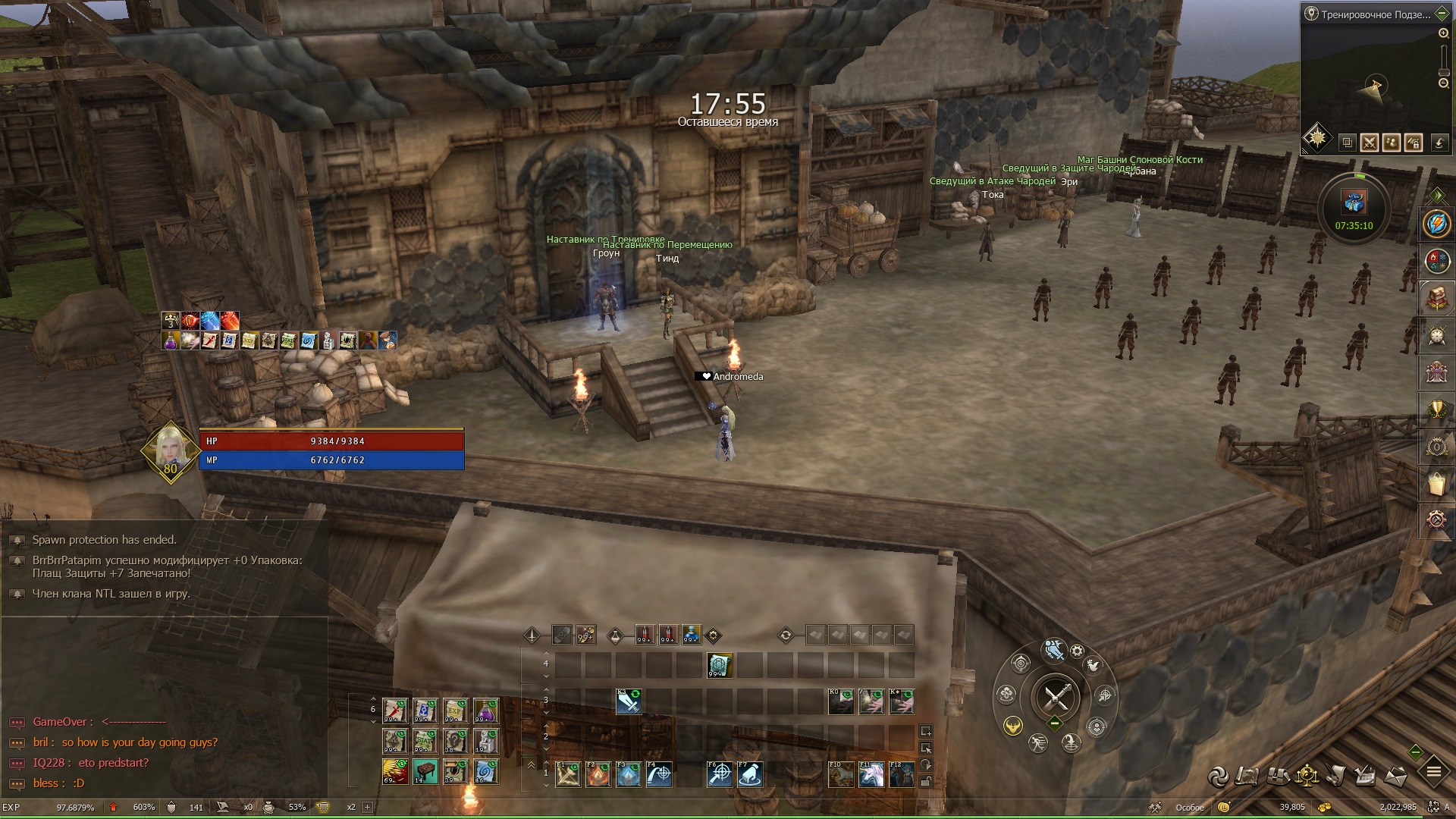Viewport: 1456px width, 819px height.
Task: Click bril's chat message line
Action: click(x=124, y=742)
